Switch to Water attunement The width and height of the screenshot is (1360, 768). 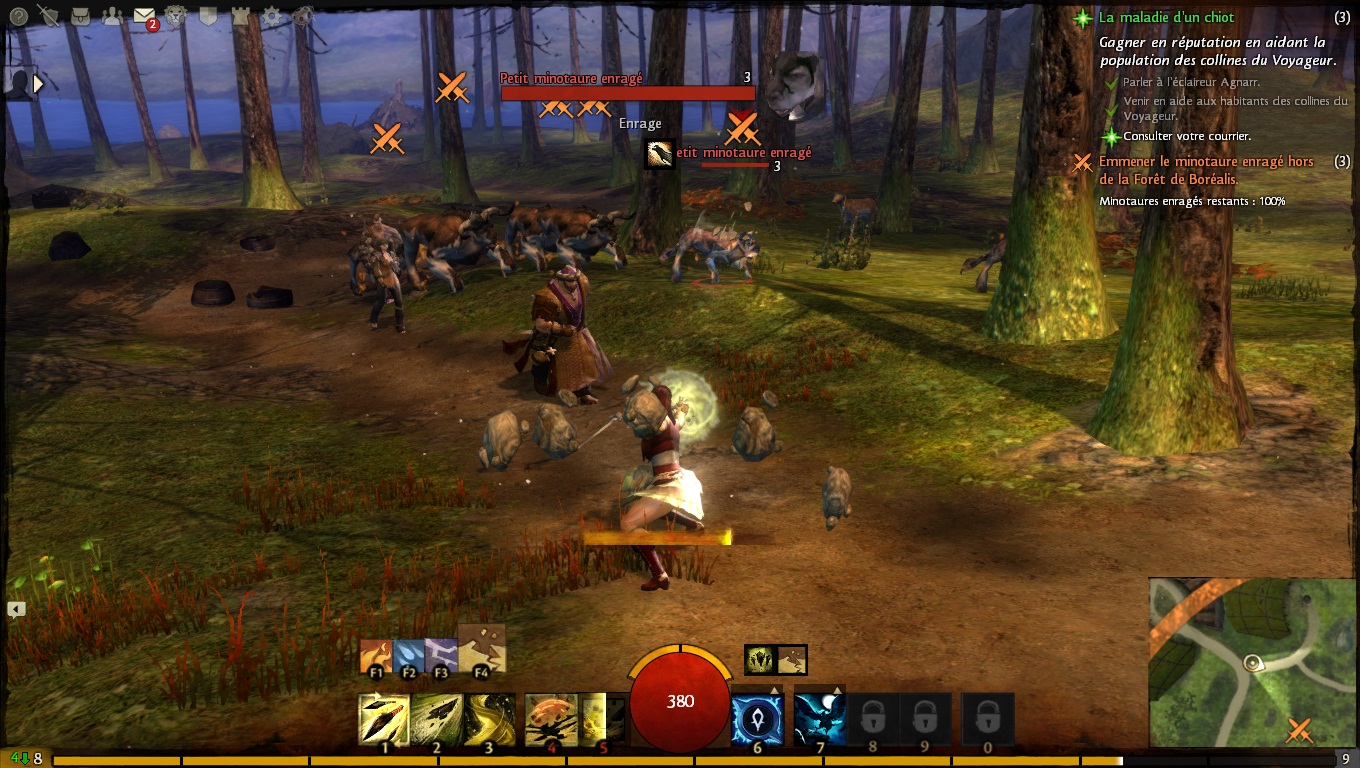pos(408,658)
